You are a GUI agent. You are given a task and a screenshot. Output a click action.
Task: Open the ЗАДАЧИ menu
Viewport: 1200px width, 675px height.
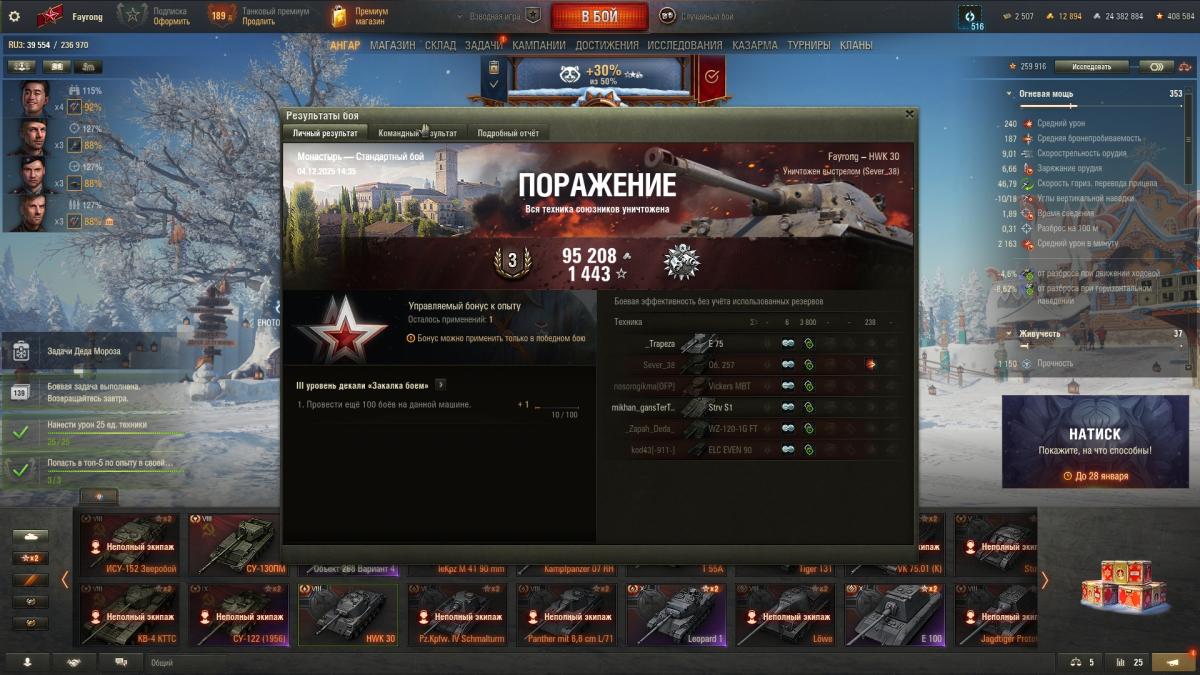coord(484,45)
